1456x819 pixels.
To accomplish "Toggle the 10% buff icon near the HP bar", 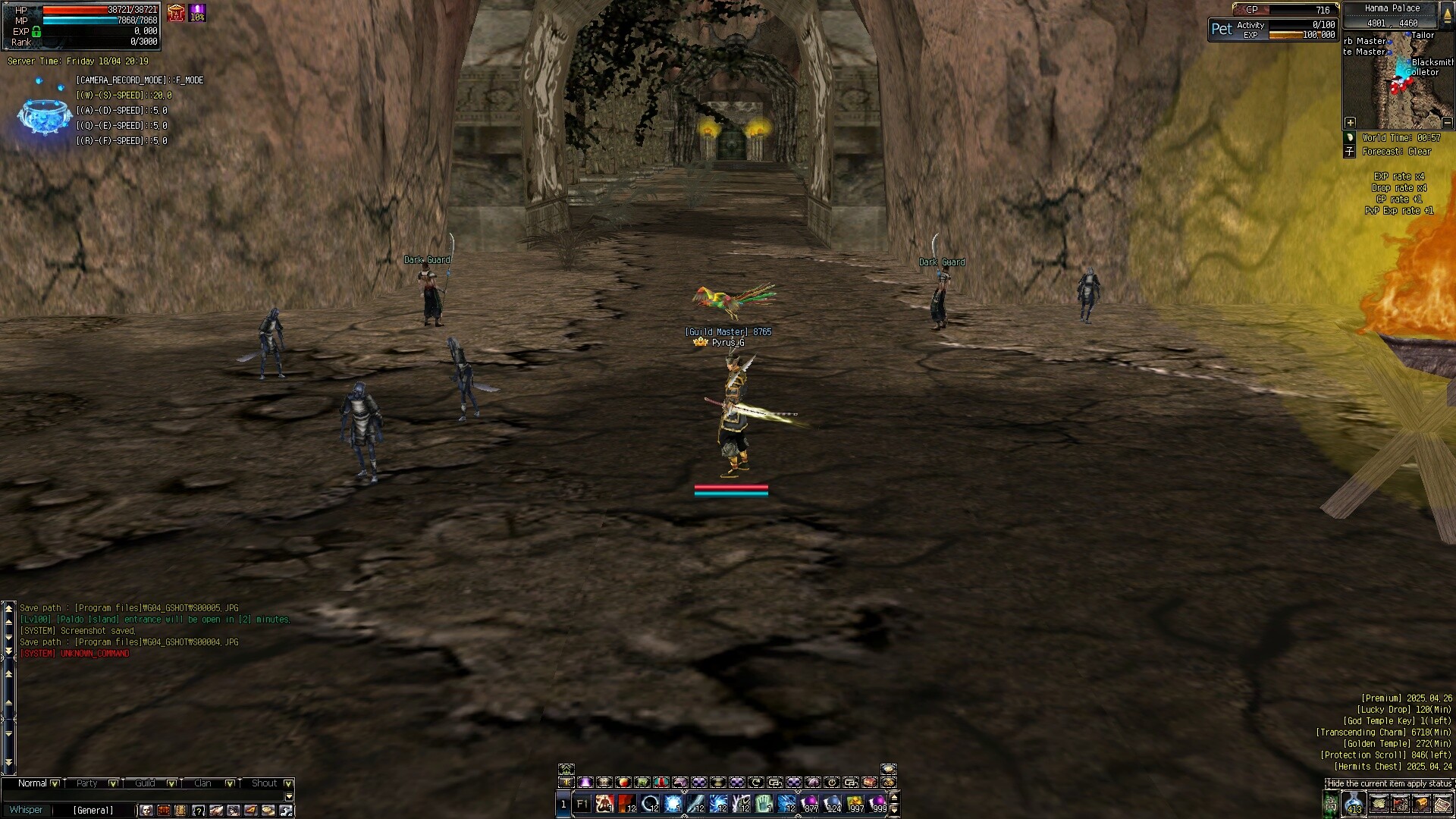I will click(x=196, y=14).
